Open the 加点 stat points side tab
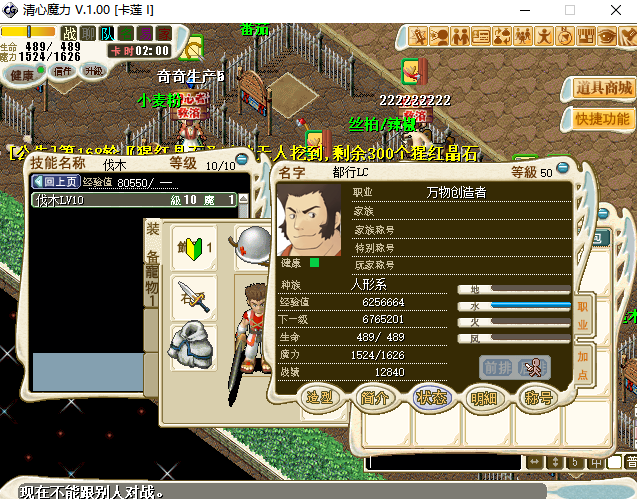The width and height of the screenshot is (637, 499). tap(583, 362)
